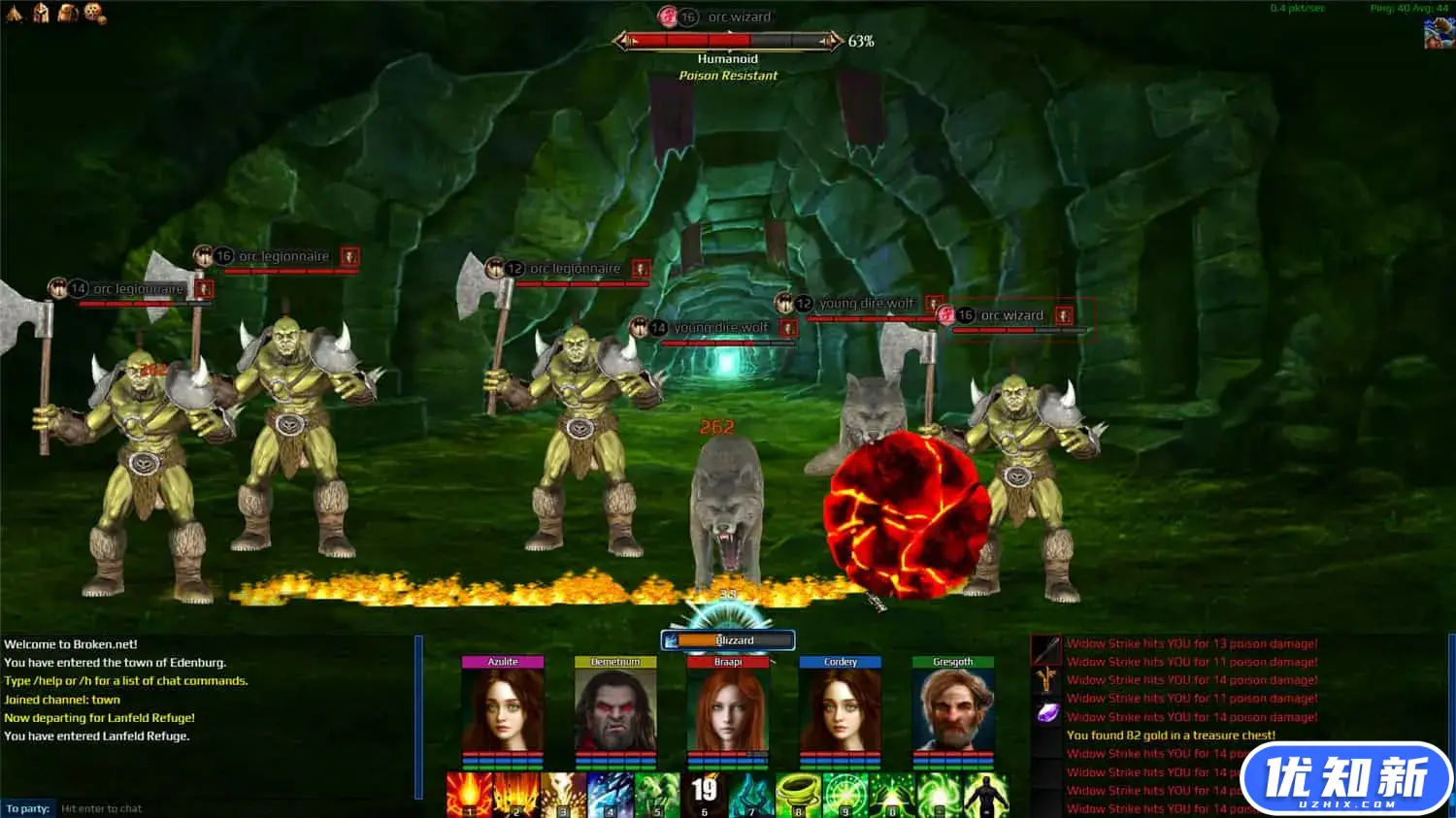Image resolution: width=1456 pixels, height=818 pixels.
Task: Open the gears settings icon
Action: 94,13
